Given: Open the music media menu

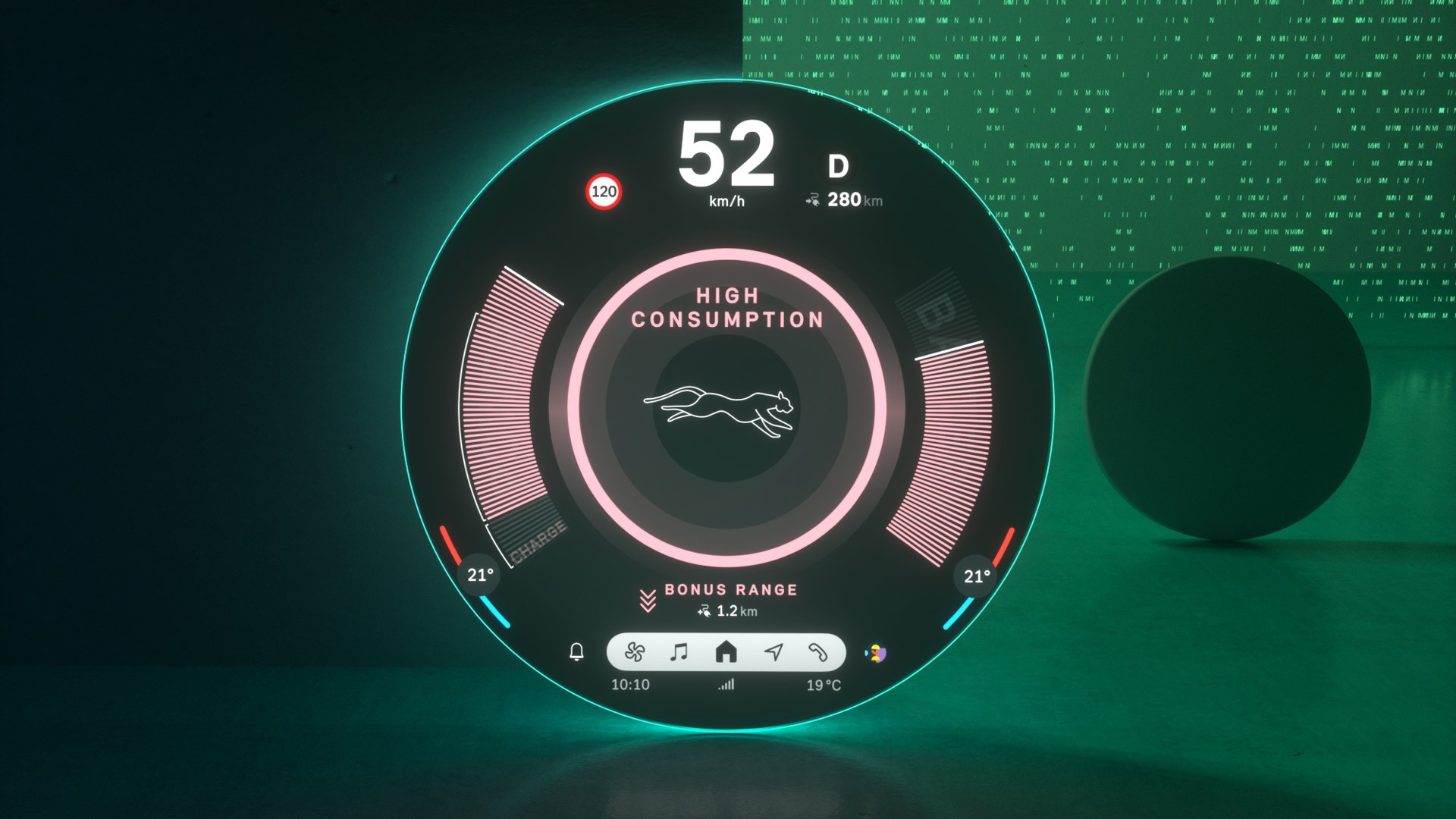Looking at the screenshot, I should 679,652.
